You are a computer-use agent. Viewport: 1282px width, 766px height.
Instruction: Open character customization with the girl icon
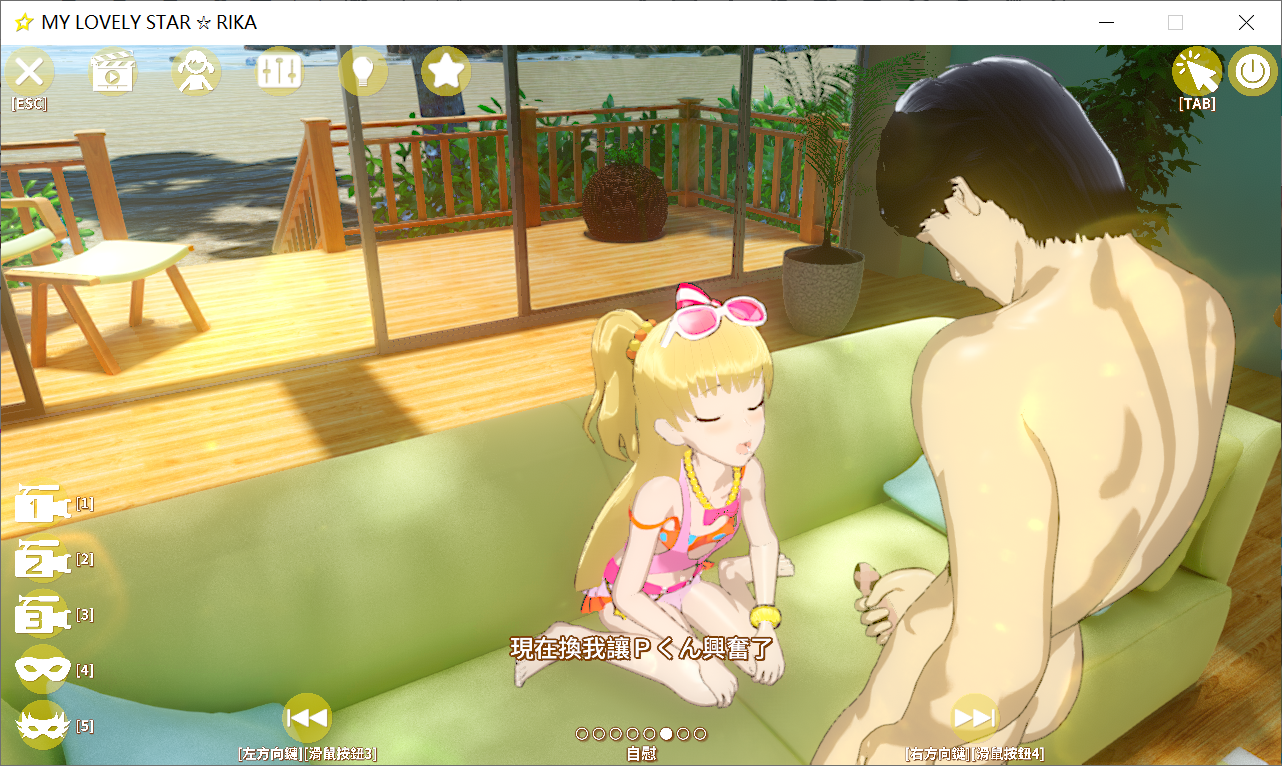point(196,71)
